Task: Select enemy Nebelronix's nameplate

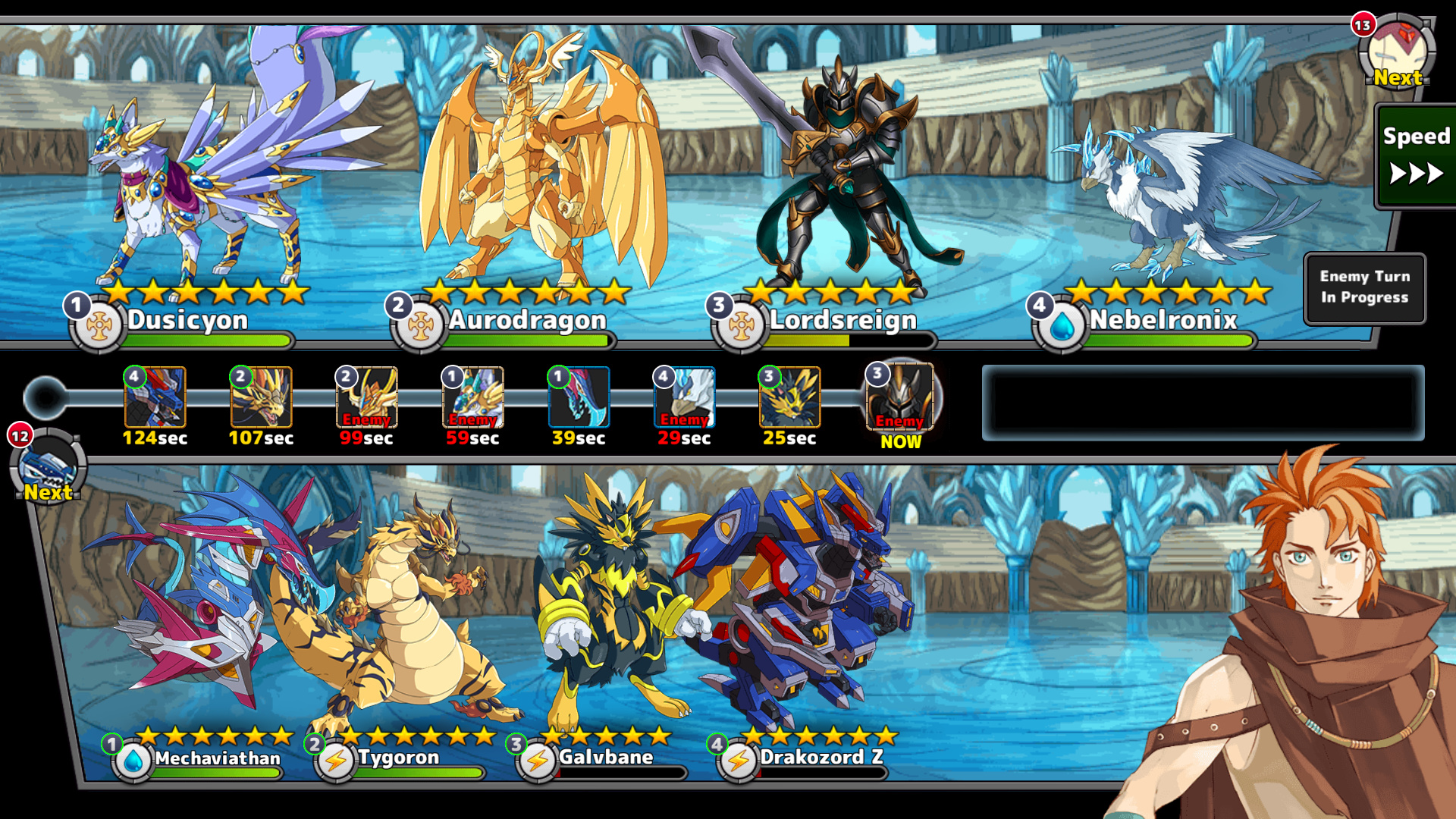Action: coord(1163,321)
